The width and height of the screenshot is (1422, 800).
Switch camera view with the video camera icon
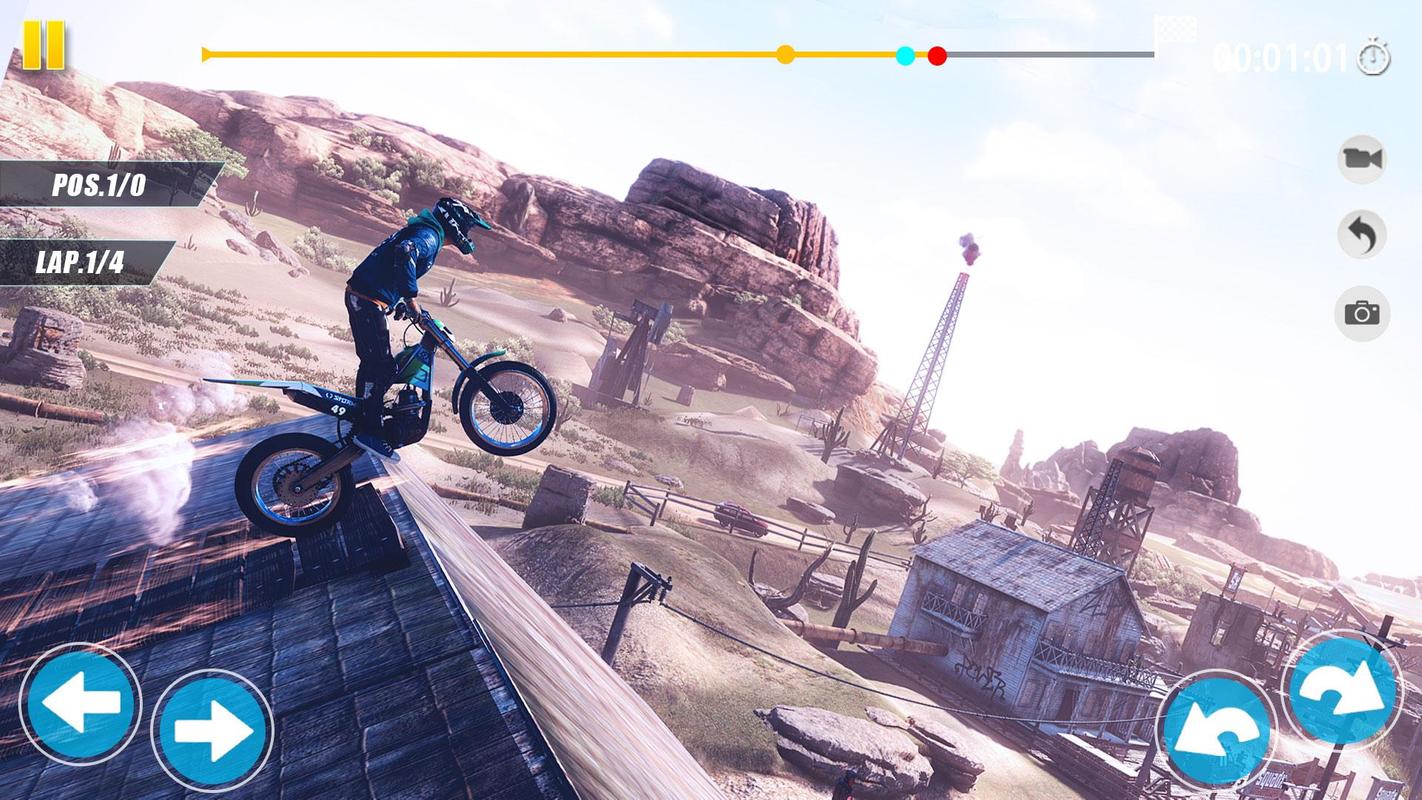[1361, 159]
